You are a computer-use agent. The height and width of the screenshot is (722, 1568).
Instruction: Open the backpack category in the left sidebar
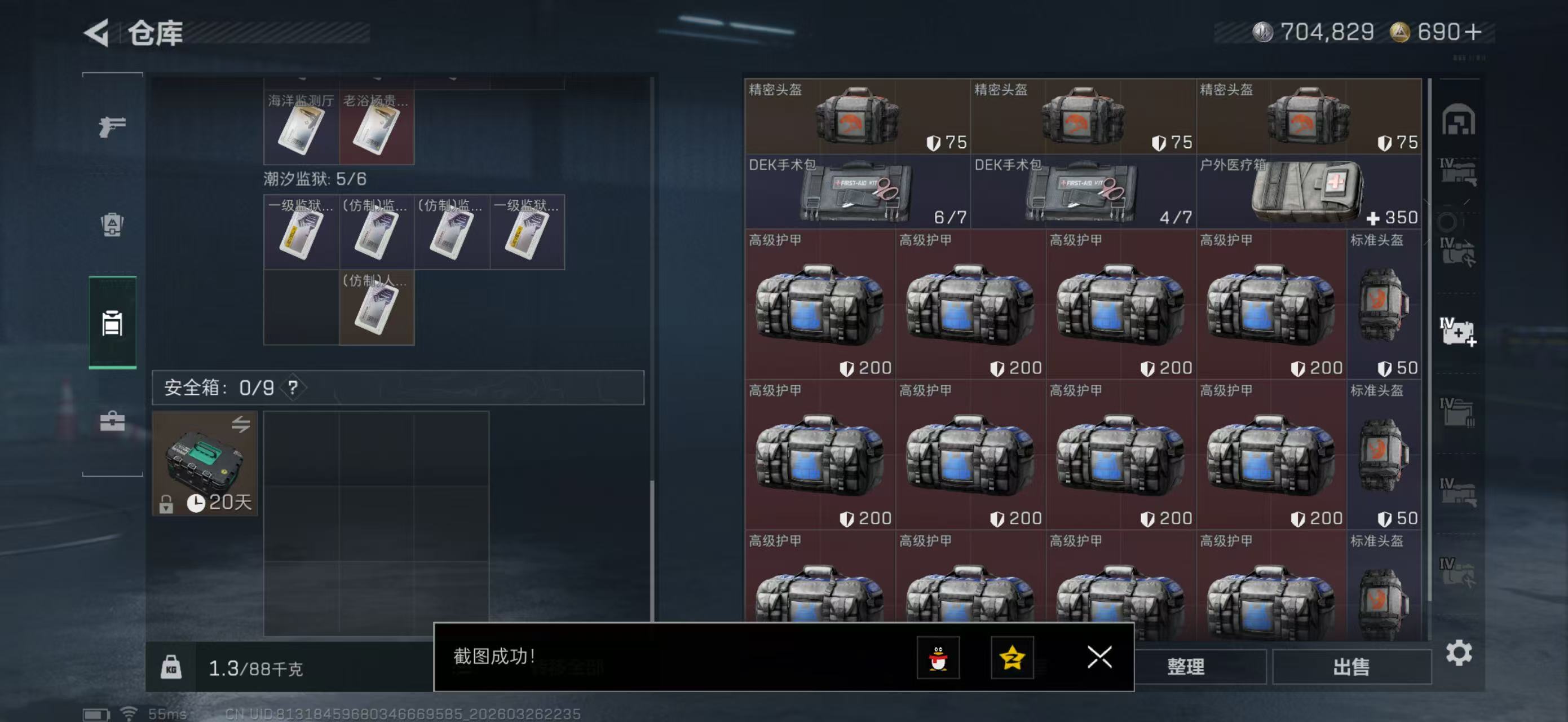112,226
